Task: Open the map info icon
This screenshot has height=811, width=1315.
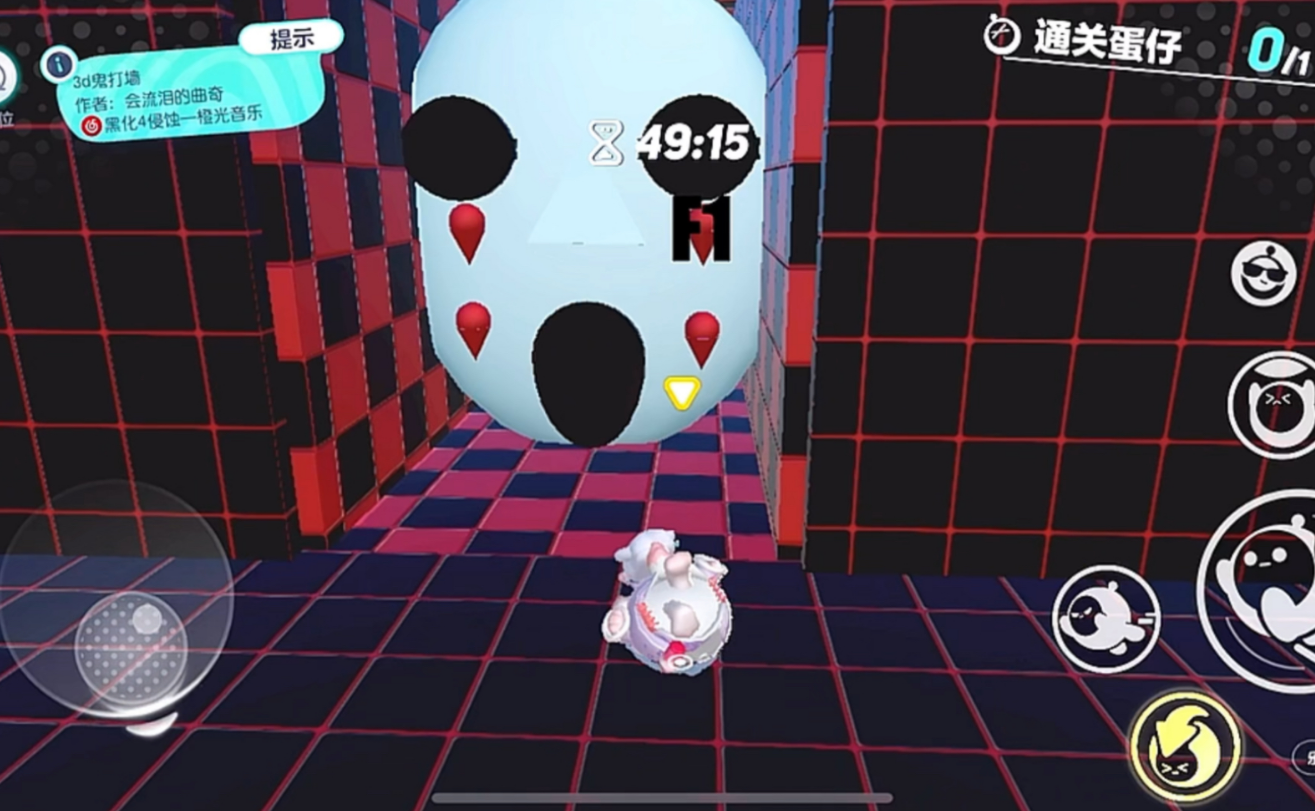Action: 59,65
